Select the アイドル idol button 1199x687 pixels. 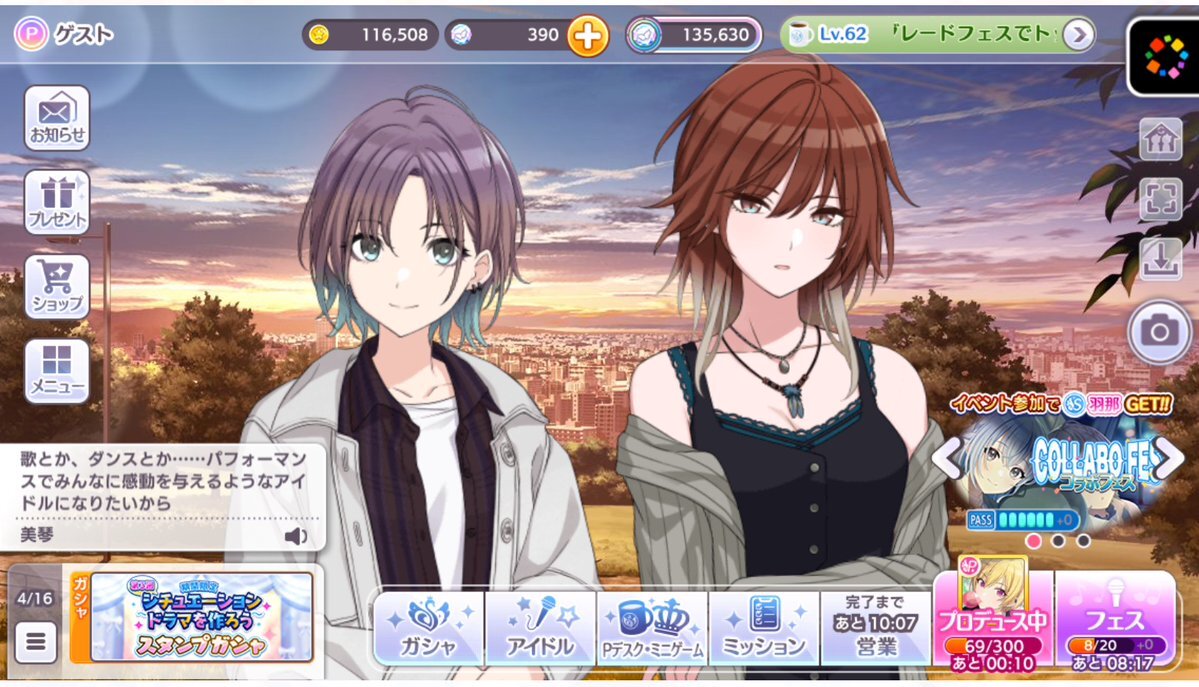(541, 628)
